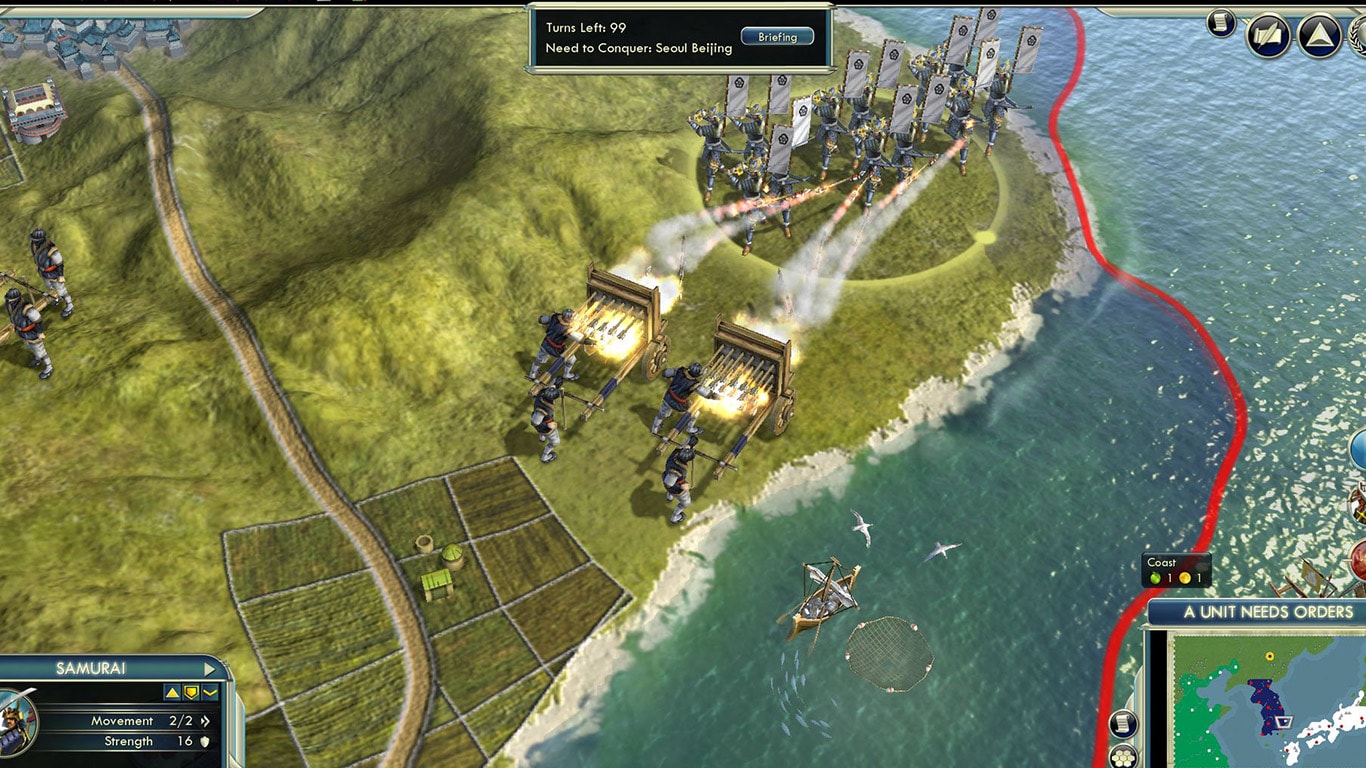Expand the Samurai panel via its side arrow
The width and height of the screenshot is (1366, 768).
[207, 670]
